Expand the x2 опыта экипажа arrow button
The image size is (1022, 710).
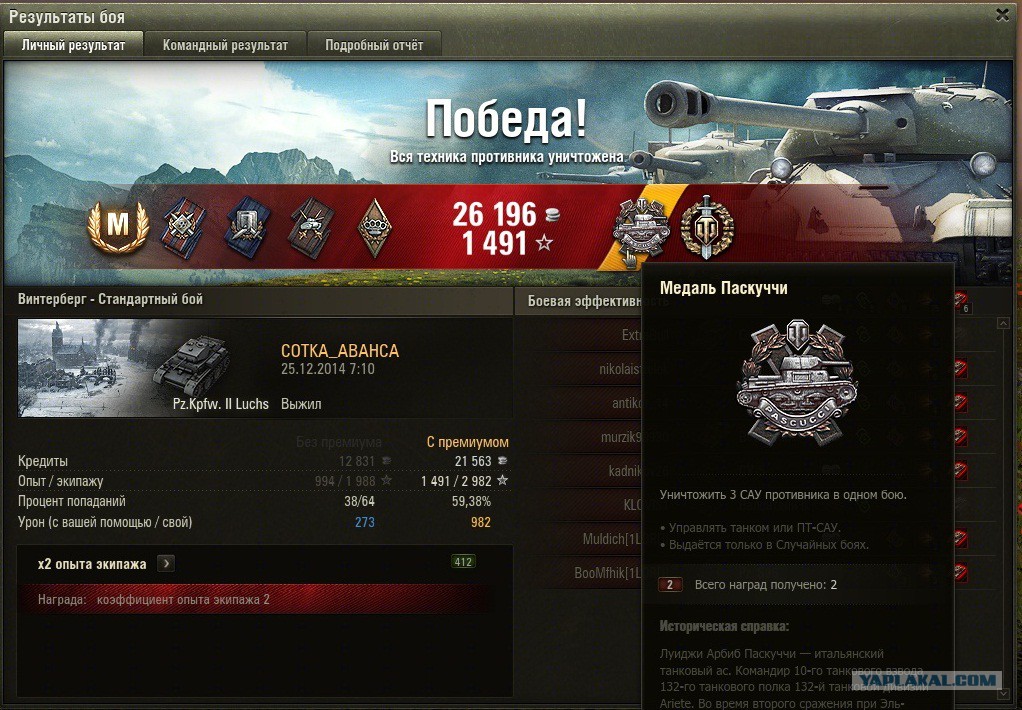166,564
